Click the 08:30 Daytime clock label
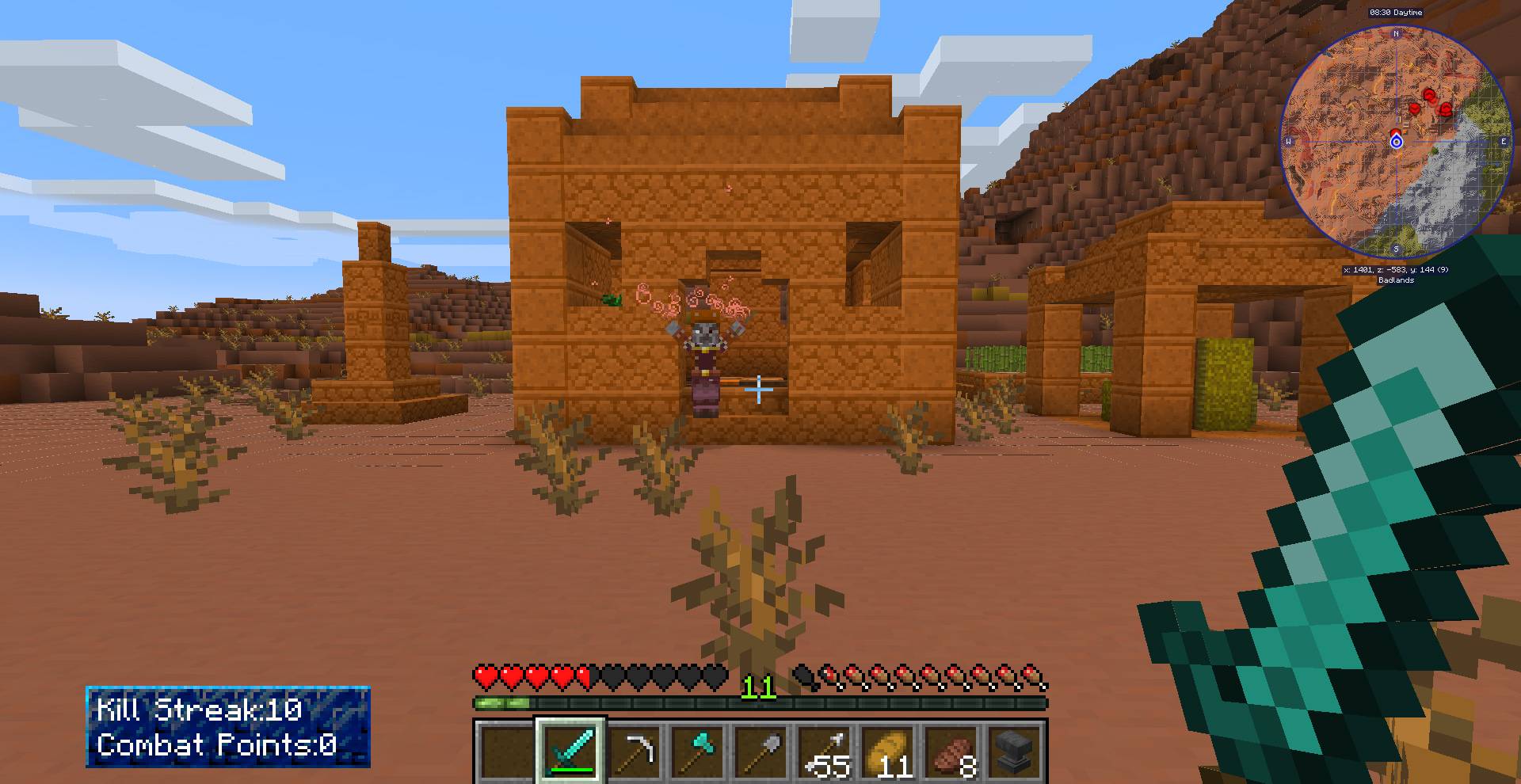The width and height of the screenshot is (1521, 784). tap(1397, 13)
